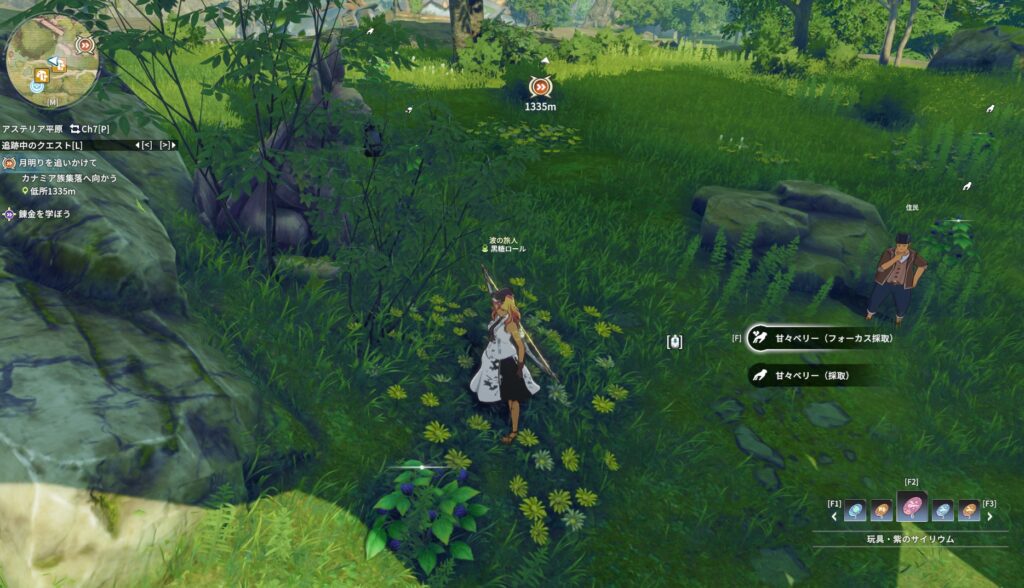Click the quest marker on the minimap edge

tap(86, 44)
